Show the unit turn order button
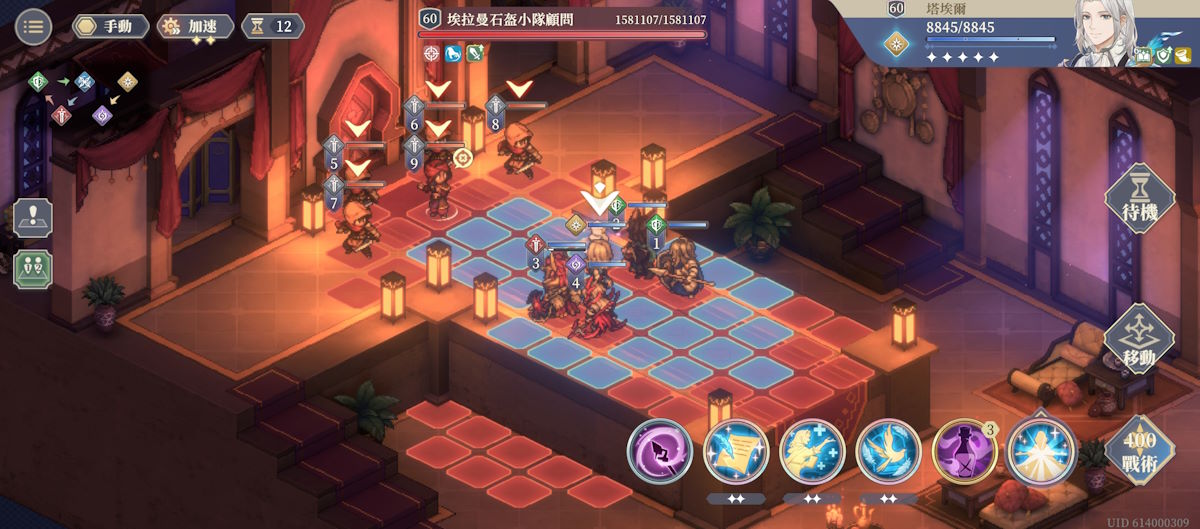 coord(33,269)
